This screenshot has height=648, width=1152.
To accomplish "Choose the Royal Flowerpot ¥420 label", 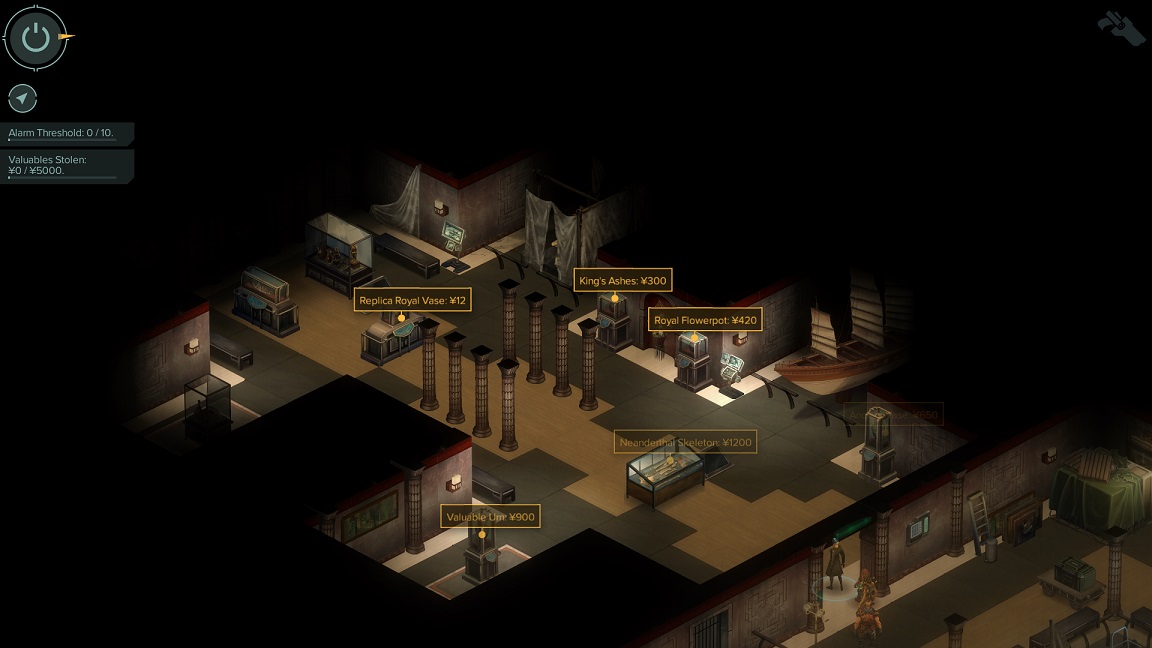I will tap(705, 320).
